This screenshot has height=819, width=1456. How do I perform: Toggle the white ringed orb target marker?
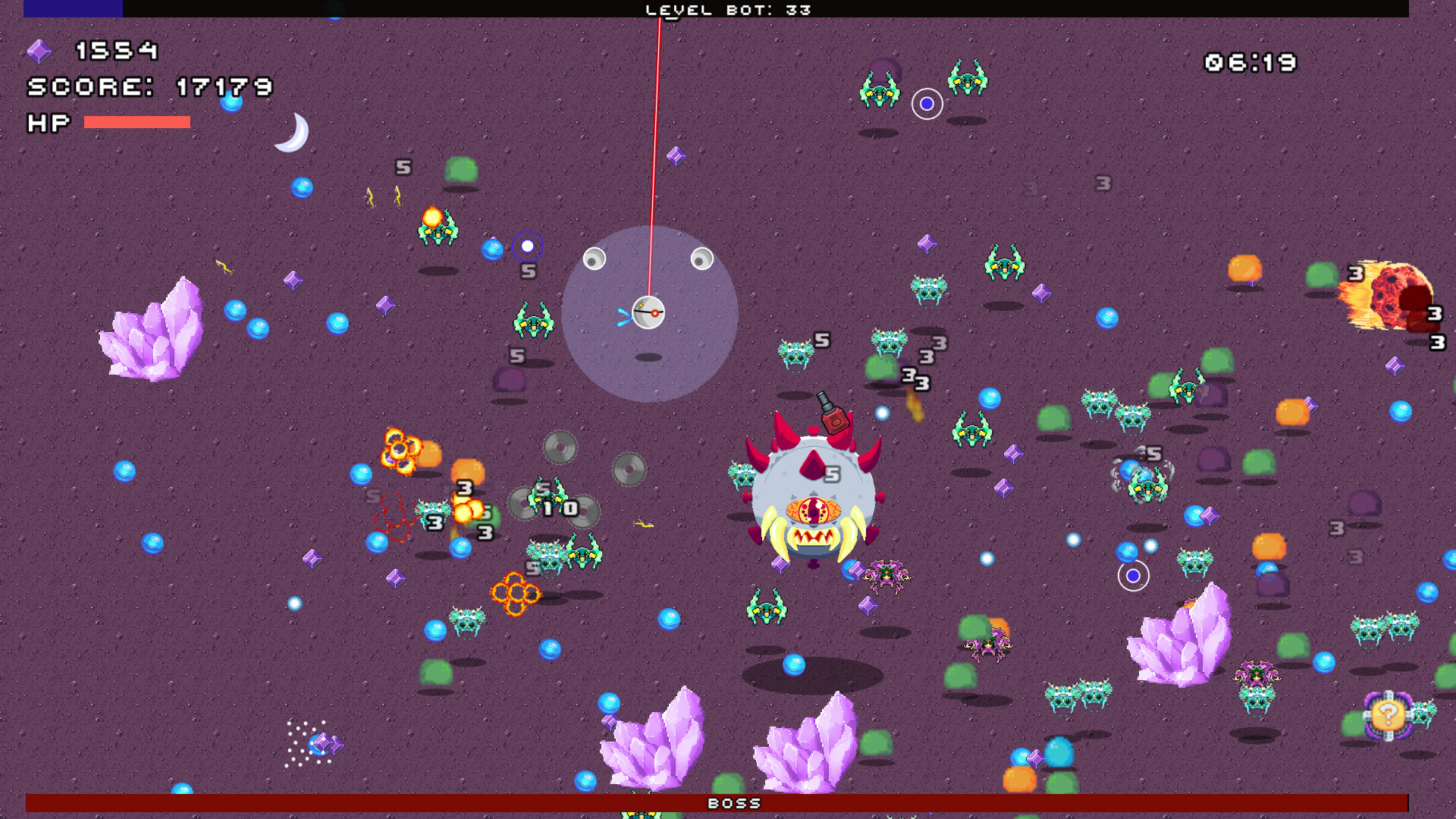point(1132,577)
